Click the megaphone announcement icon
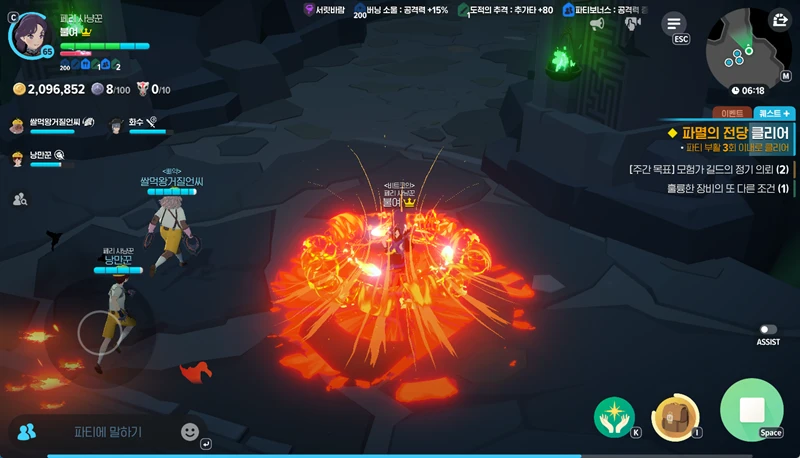Screen dimensions: 800x458 pyautogui.click(x=597, y=23)
